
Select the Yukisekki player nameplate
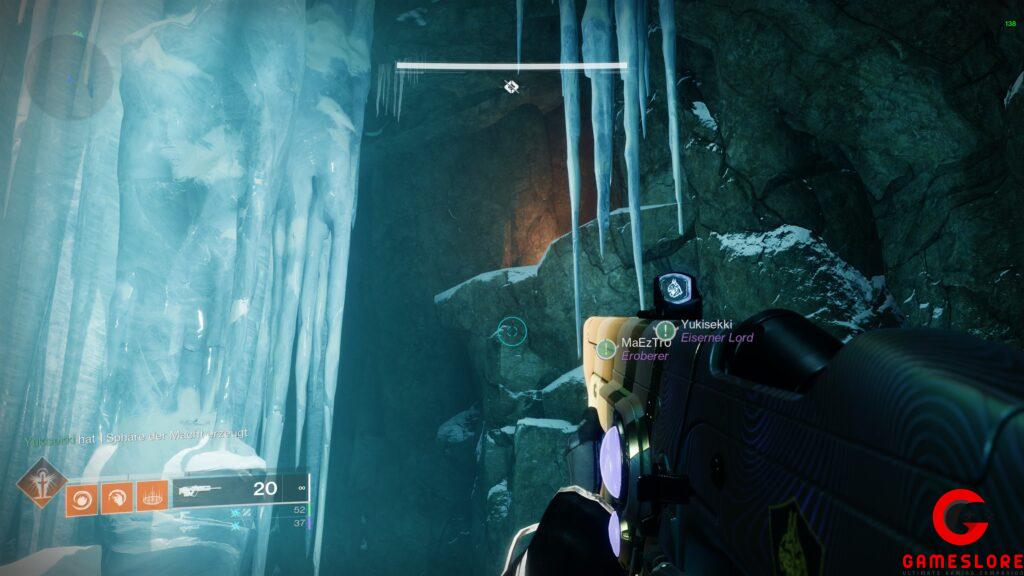708,325
